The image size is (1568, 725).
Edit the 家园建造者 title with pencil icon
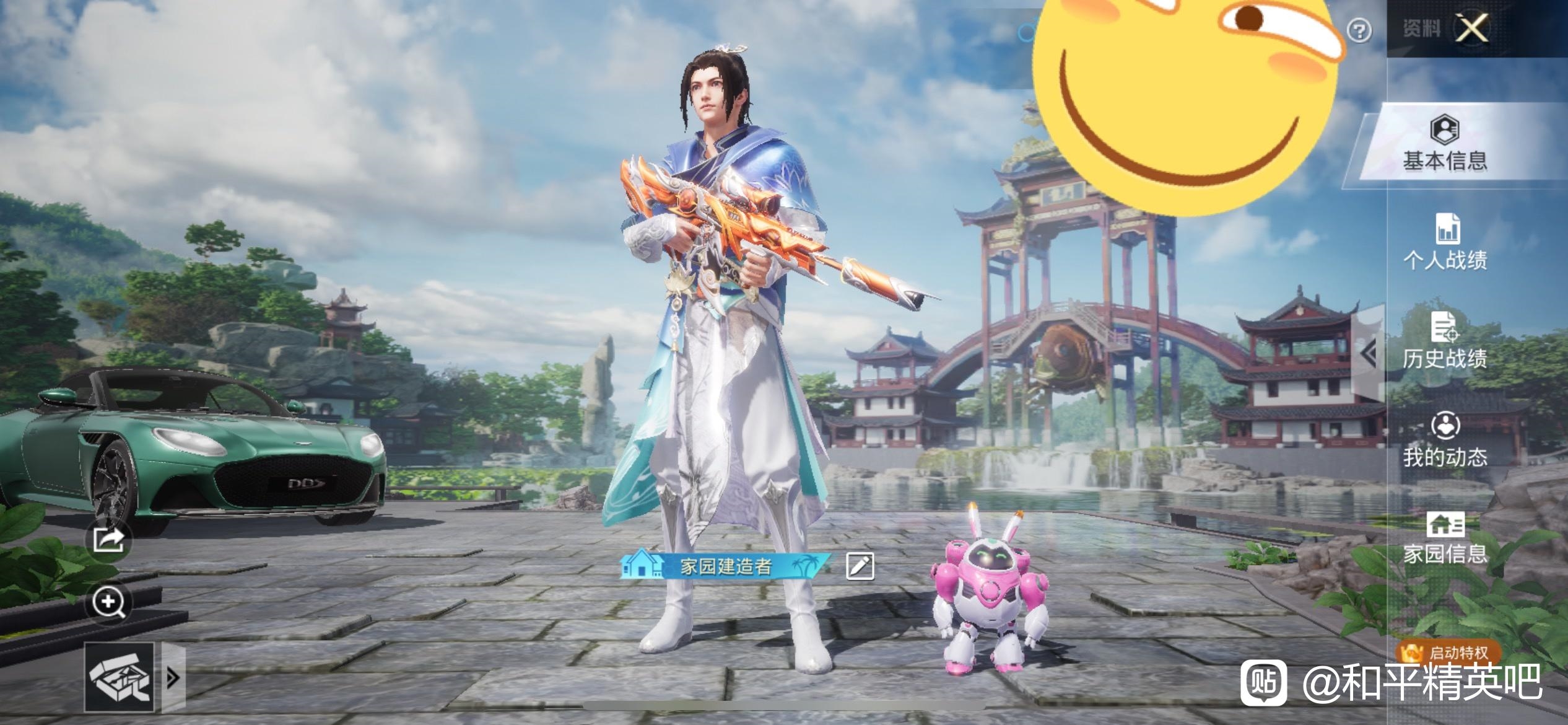[860, 566]
